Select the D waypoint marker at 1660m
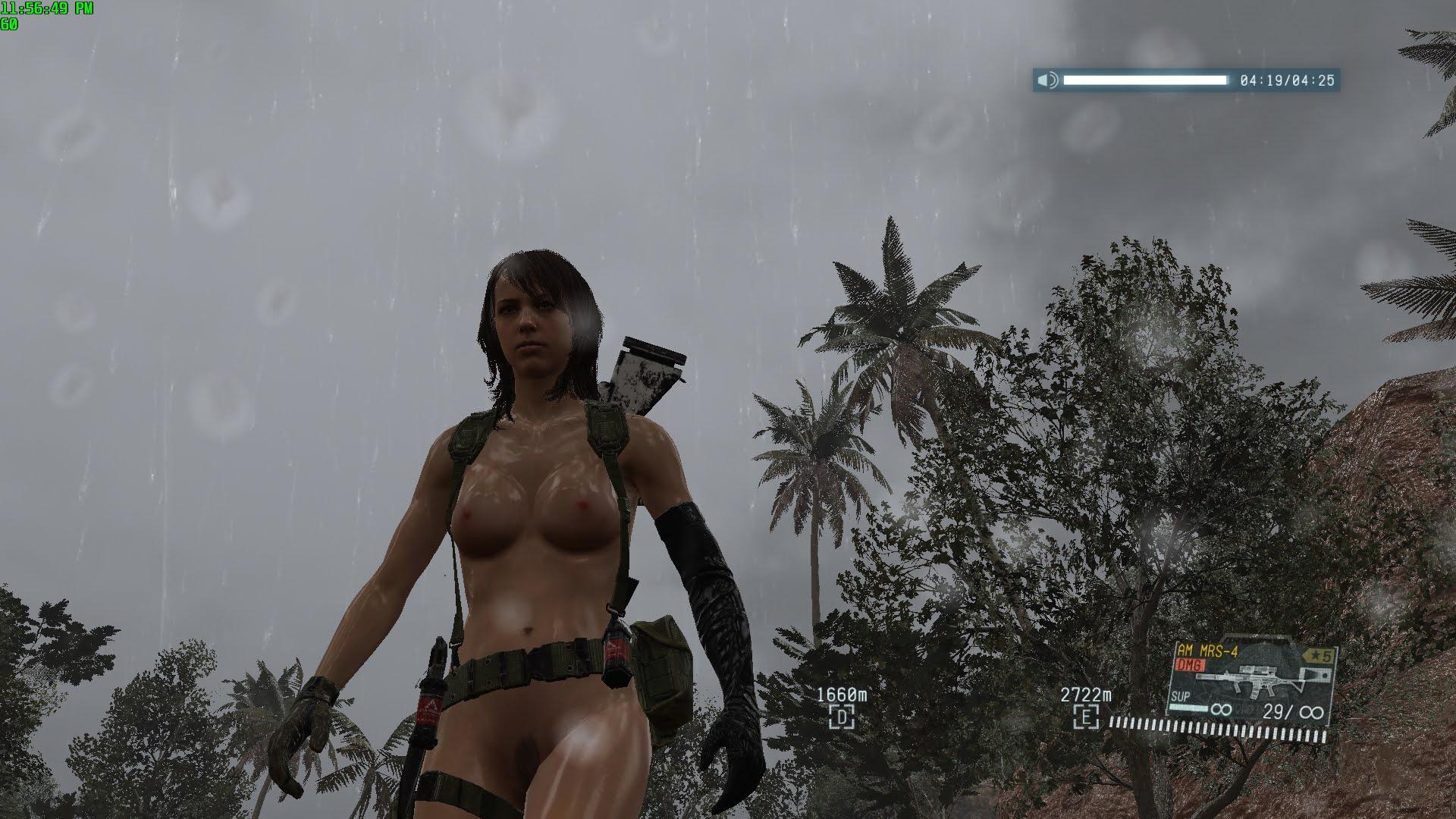This screenshot has width=1456, height=819. pyautogui.click(x=841, y=716)
